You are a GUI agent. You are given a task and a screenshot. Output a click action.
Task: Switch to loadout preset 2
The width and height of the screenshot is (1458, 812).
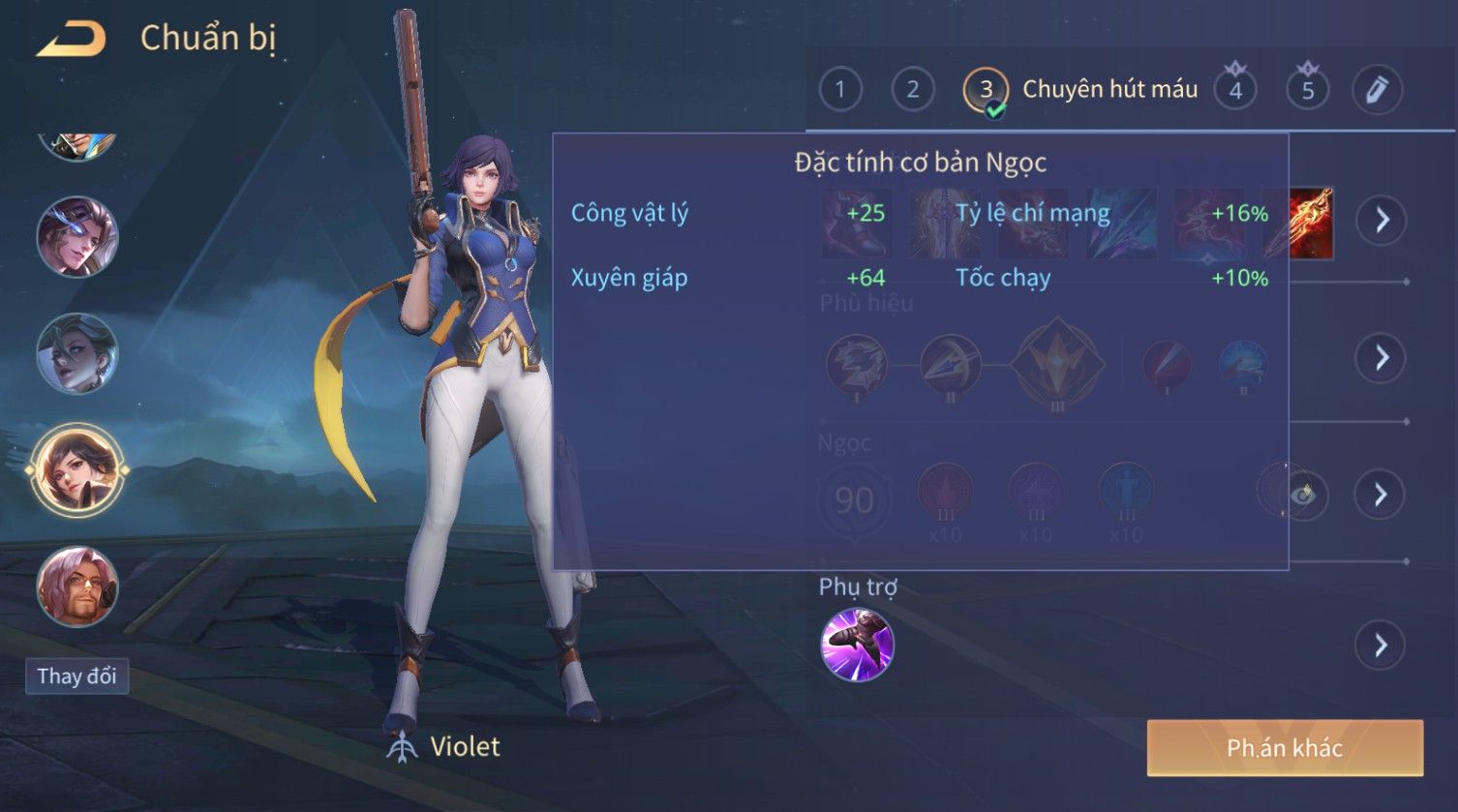pos(912,90)
